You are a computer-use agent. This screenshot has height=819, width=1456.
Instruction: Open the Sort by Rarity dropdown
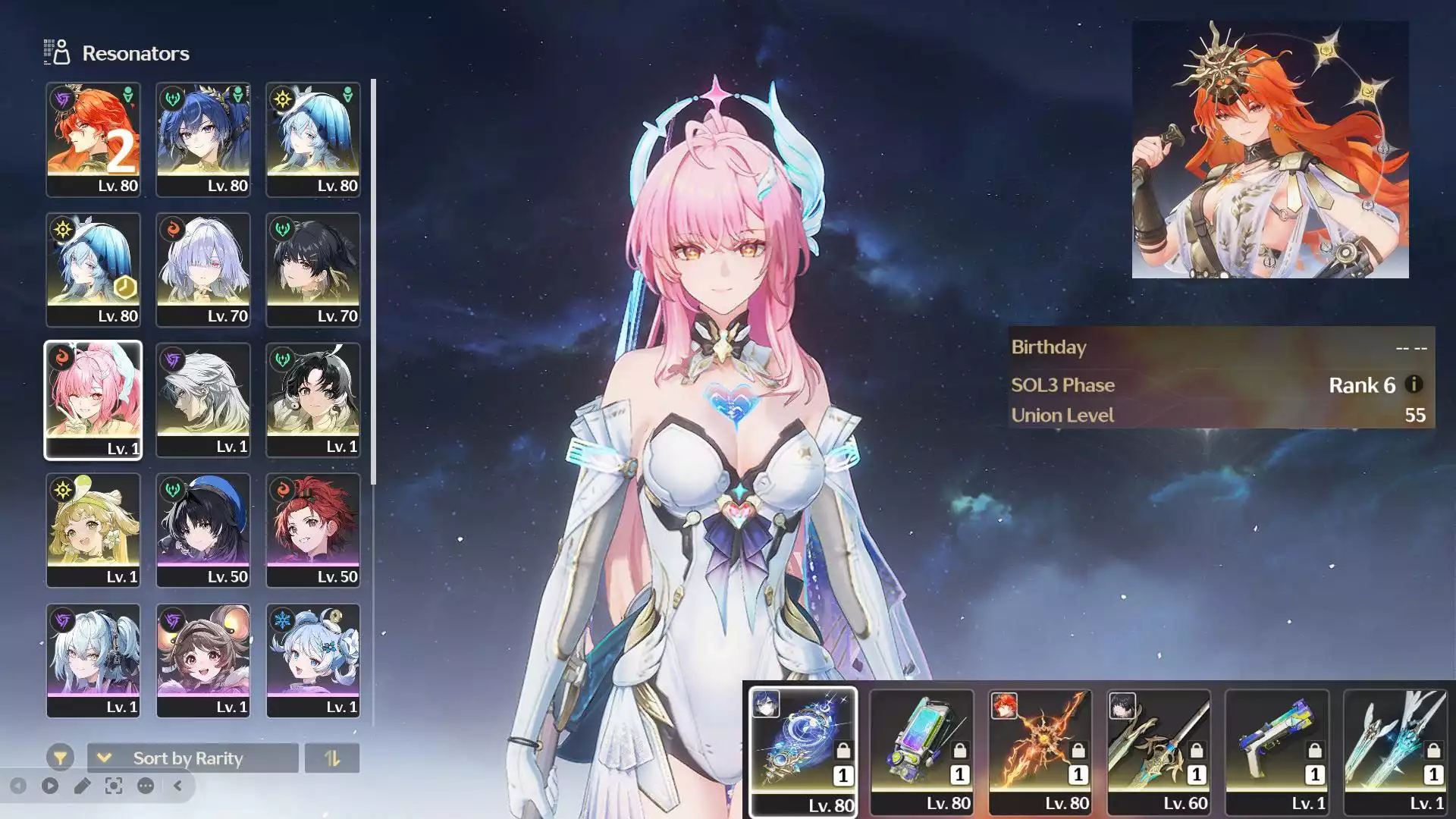click(x=193, y=758)
